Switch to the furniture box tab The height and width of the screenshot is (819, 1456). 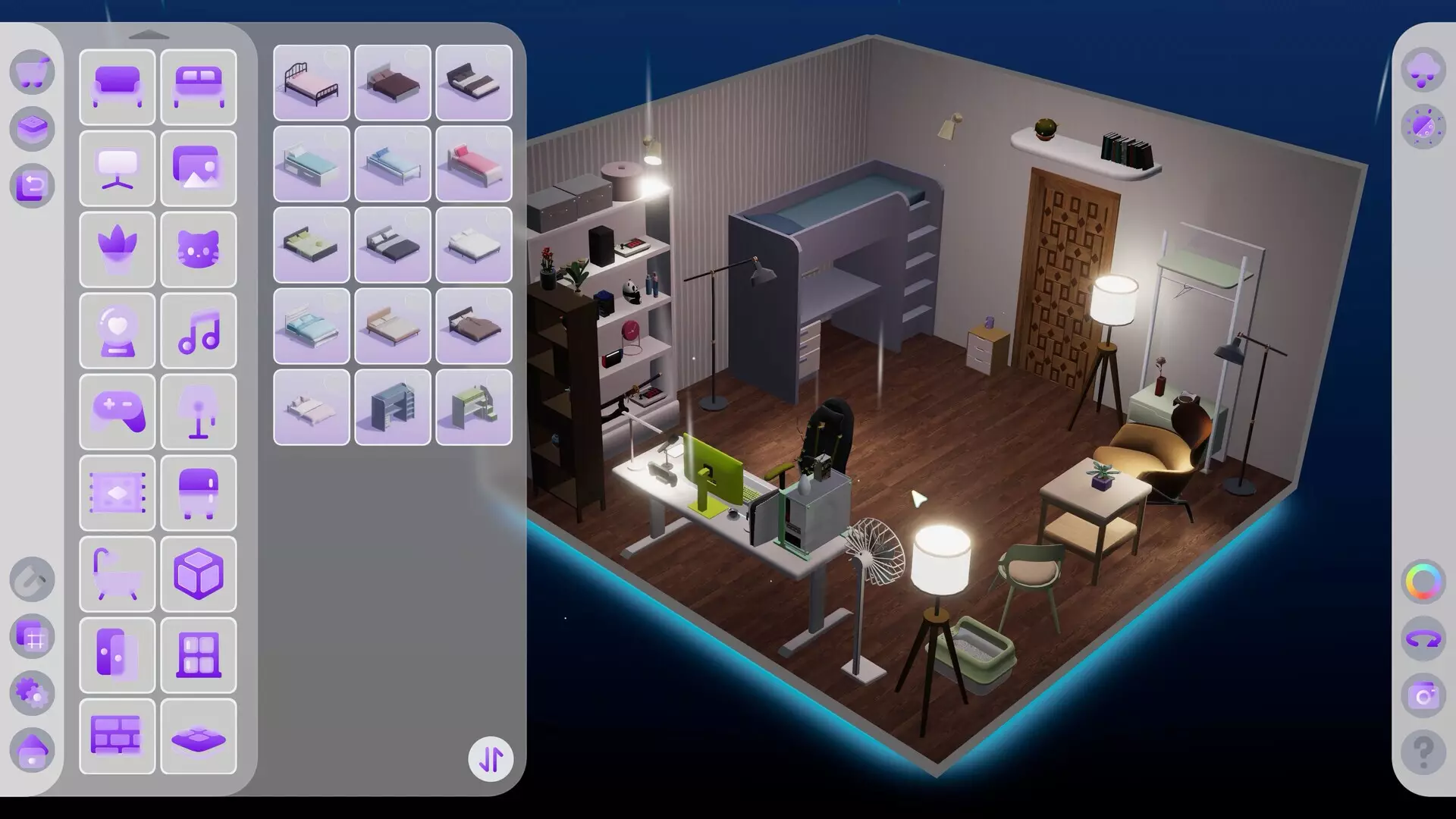[32, 129]
